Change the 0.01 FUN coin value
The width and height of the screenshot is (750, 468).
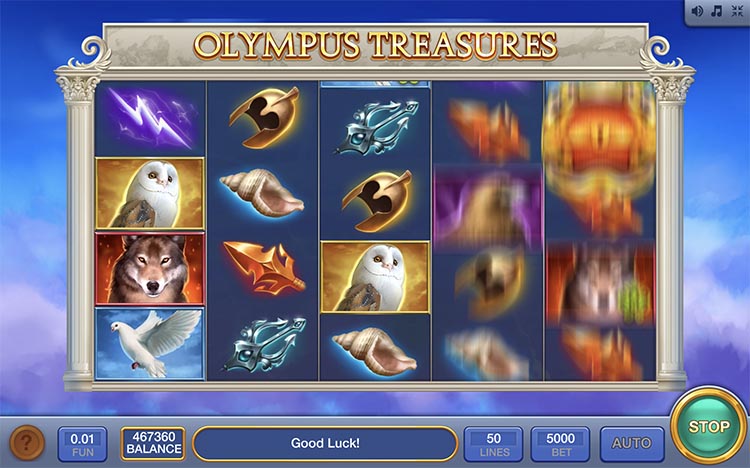pos(83,442)
